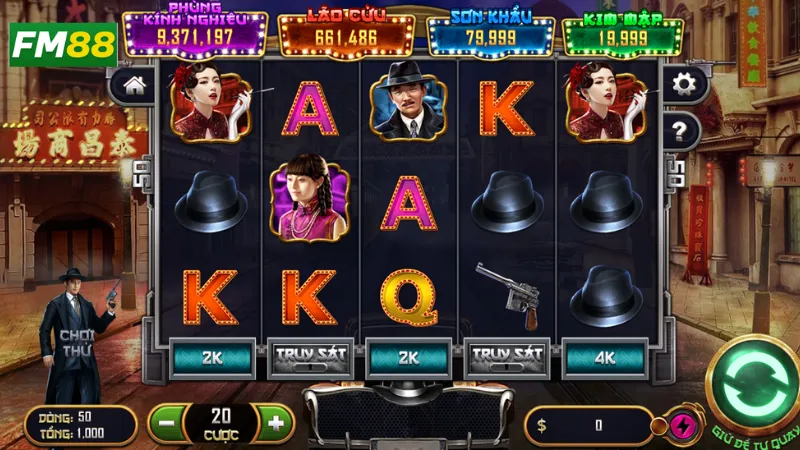Choose the Chơi Thử trial play option
800x450 pixels.
(x=77, y=343)
